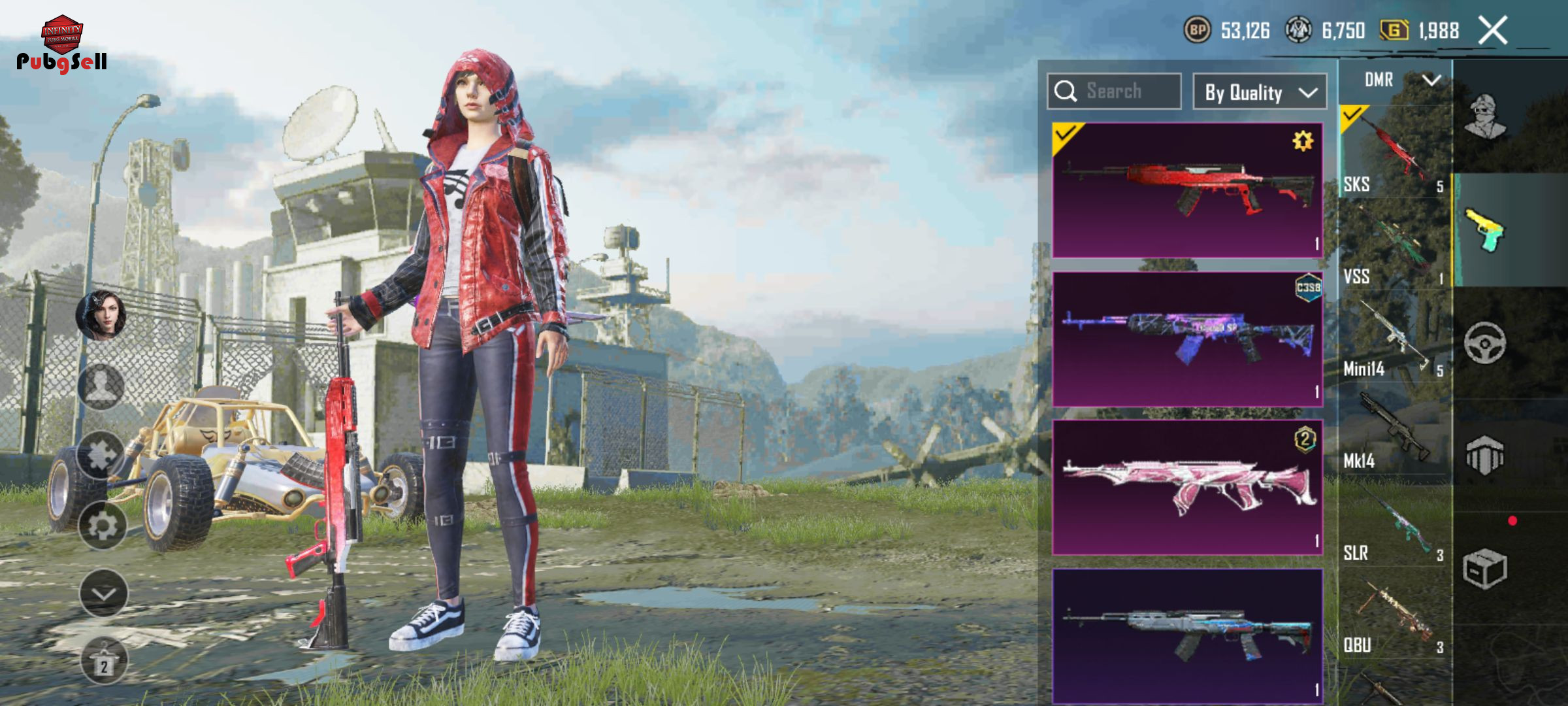
Task: Select the red SKS skin card
Action: click(x=1187, y=190)
